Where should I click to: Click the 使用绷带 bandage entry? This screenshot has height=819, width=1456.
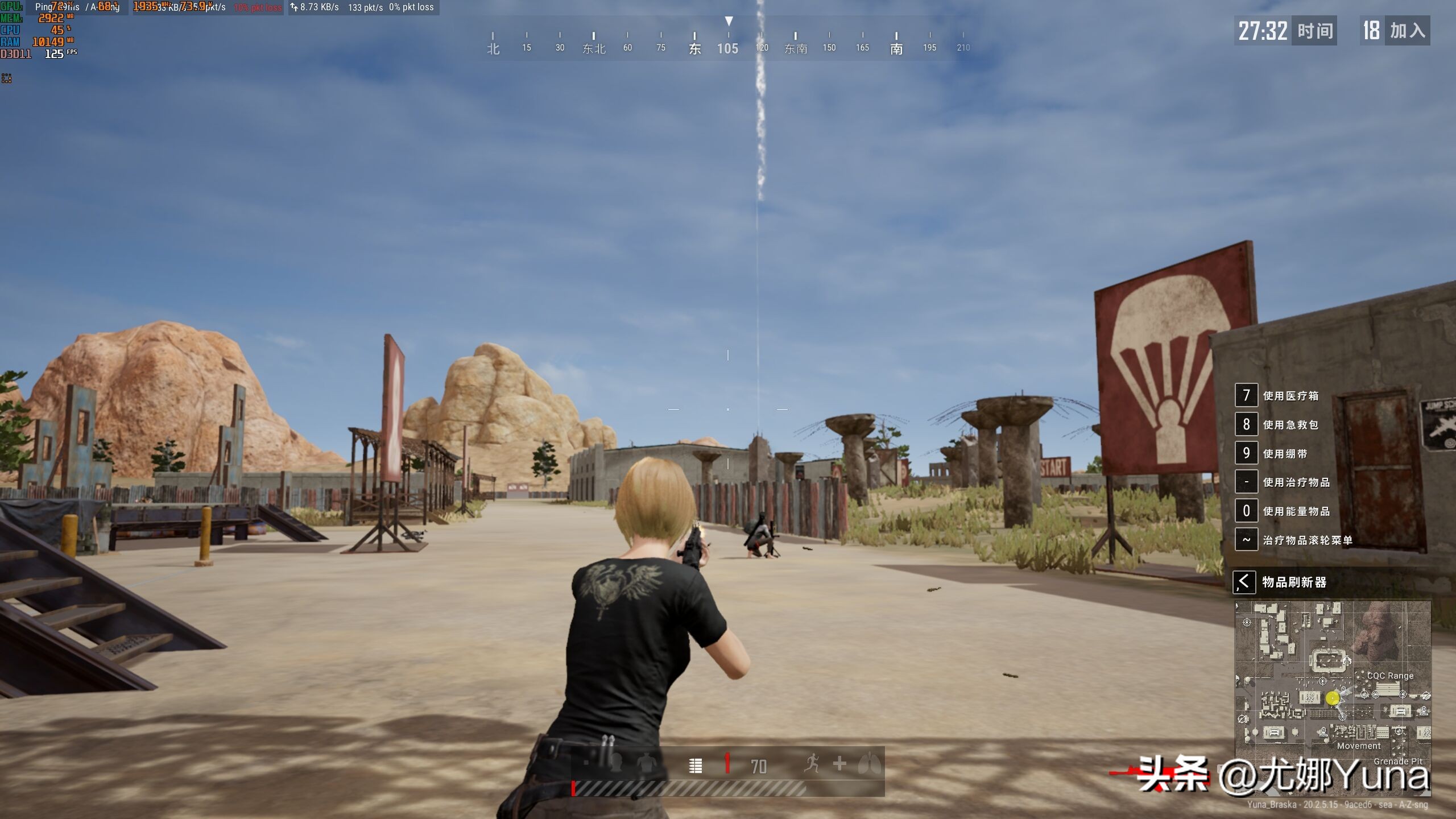point(1285,454)
